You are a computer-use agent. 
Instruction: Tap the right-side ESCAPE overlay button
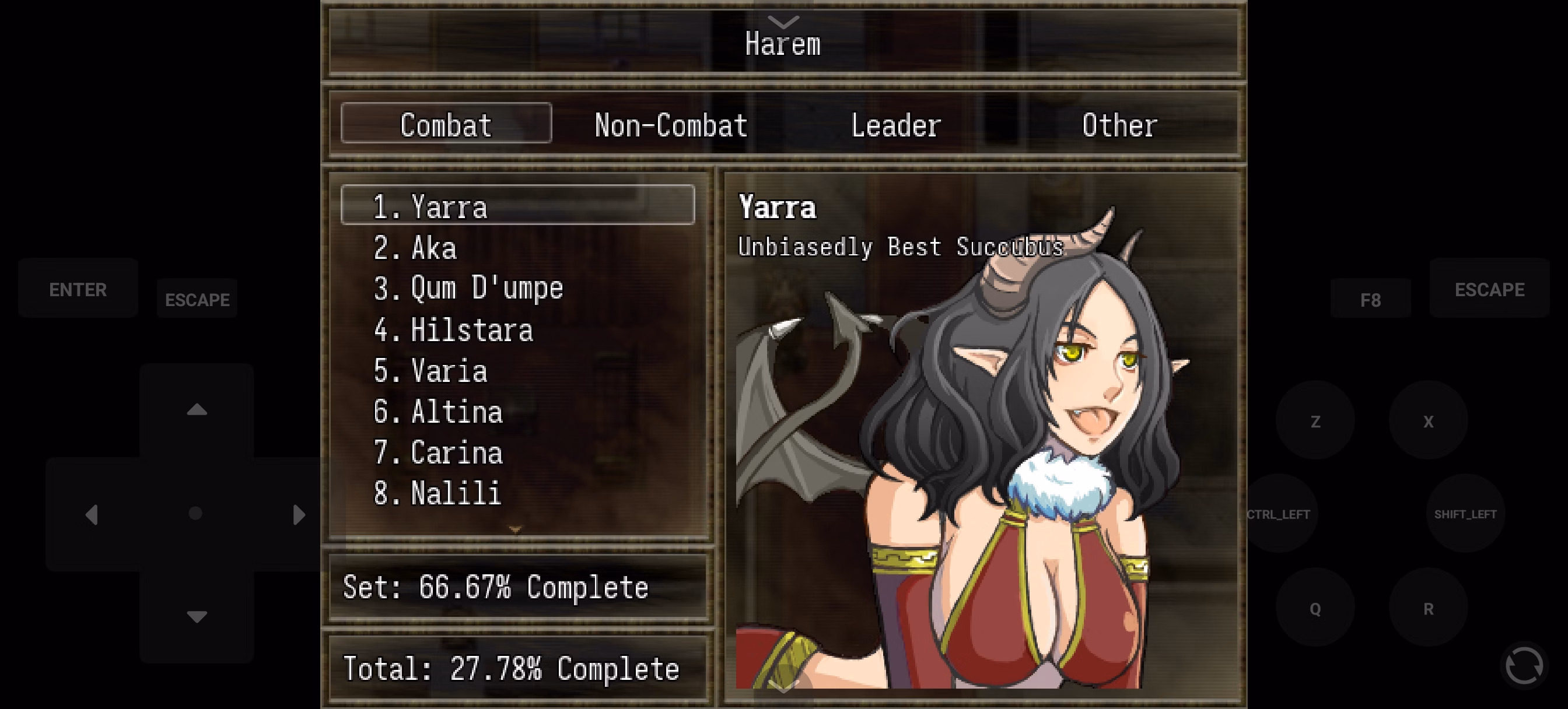[1489, 289]
